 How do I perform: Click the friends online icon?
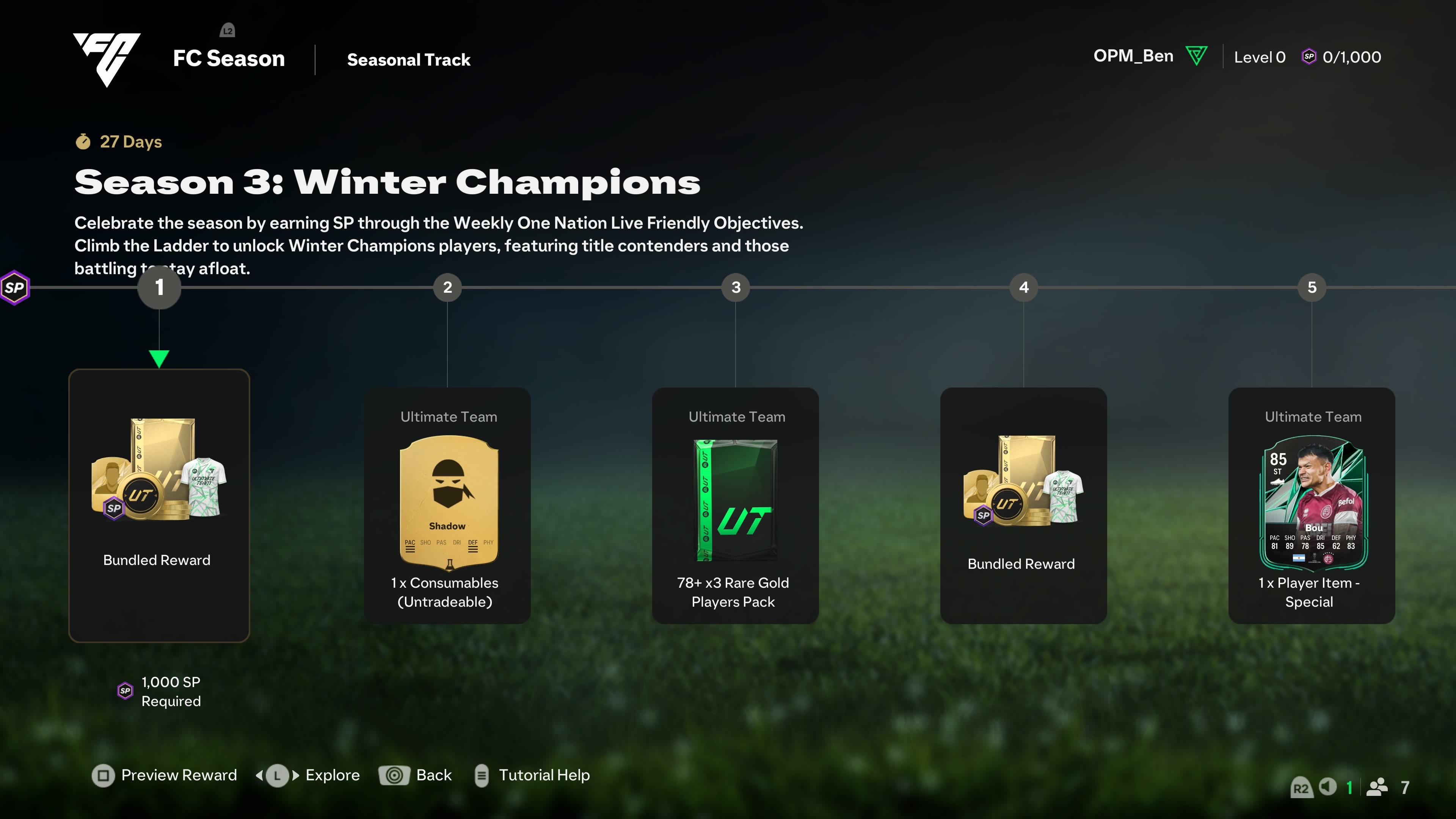(1377, 787)
